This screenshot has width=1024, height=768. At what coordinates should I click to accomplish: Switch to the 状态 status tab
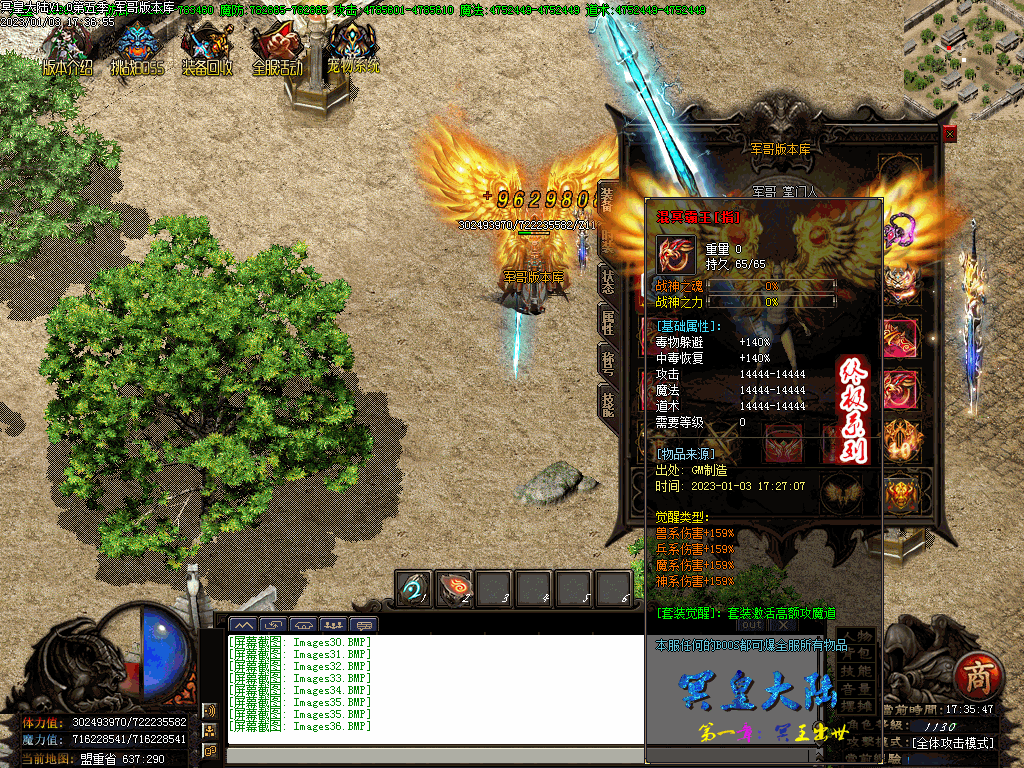607,282
